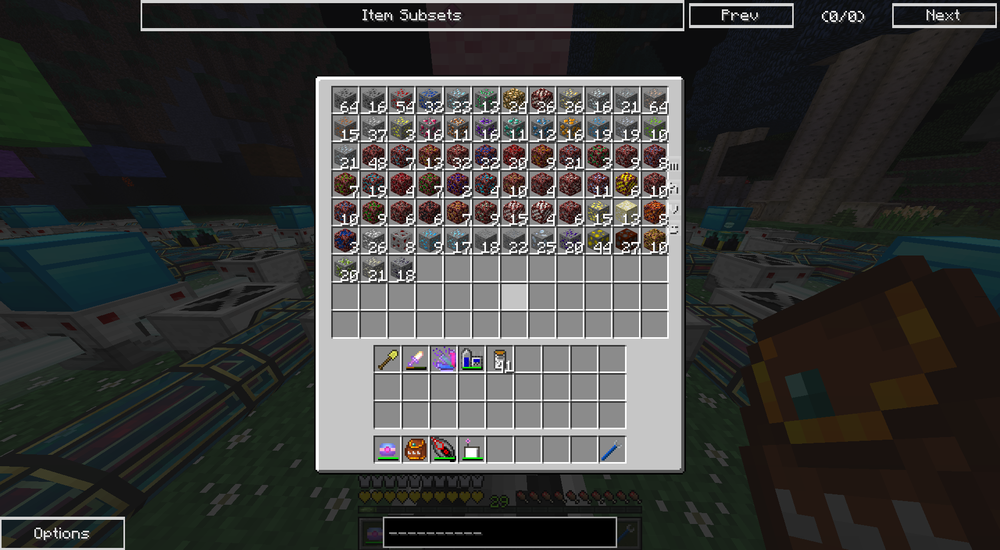Pick up the glass jar item
This screenshot has height=550, width=1000.
[x=500, y=359]
